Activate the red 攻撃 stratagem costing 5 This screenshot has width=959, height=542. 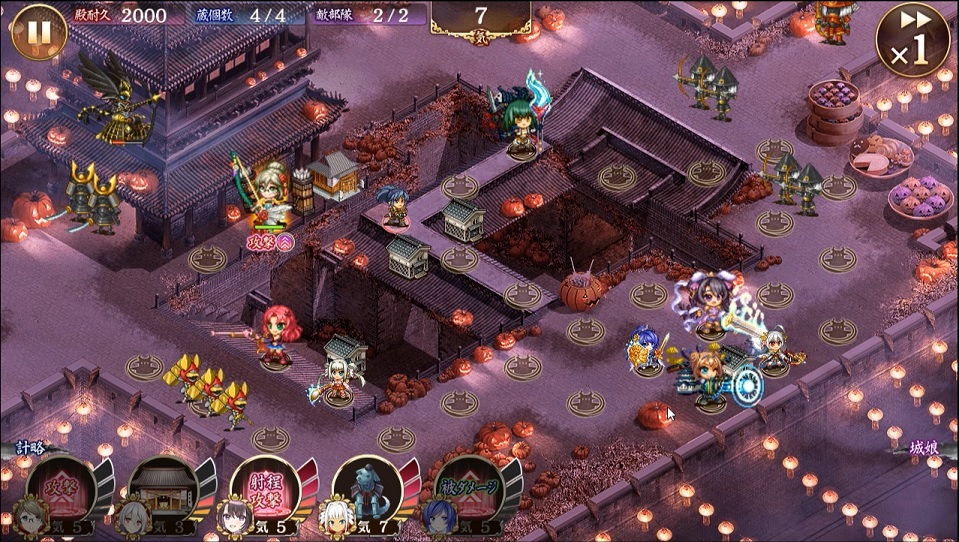[62, 492]
